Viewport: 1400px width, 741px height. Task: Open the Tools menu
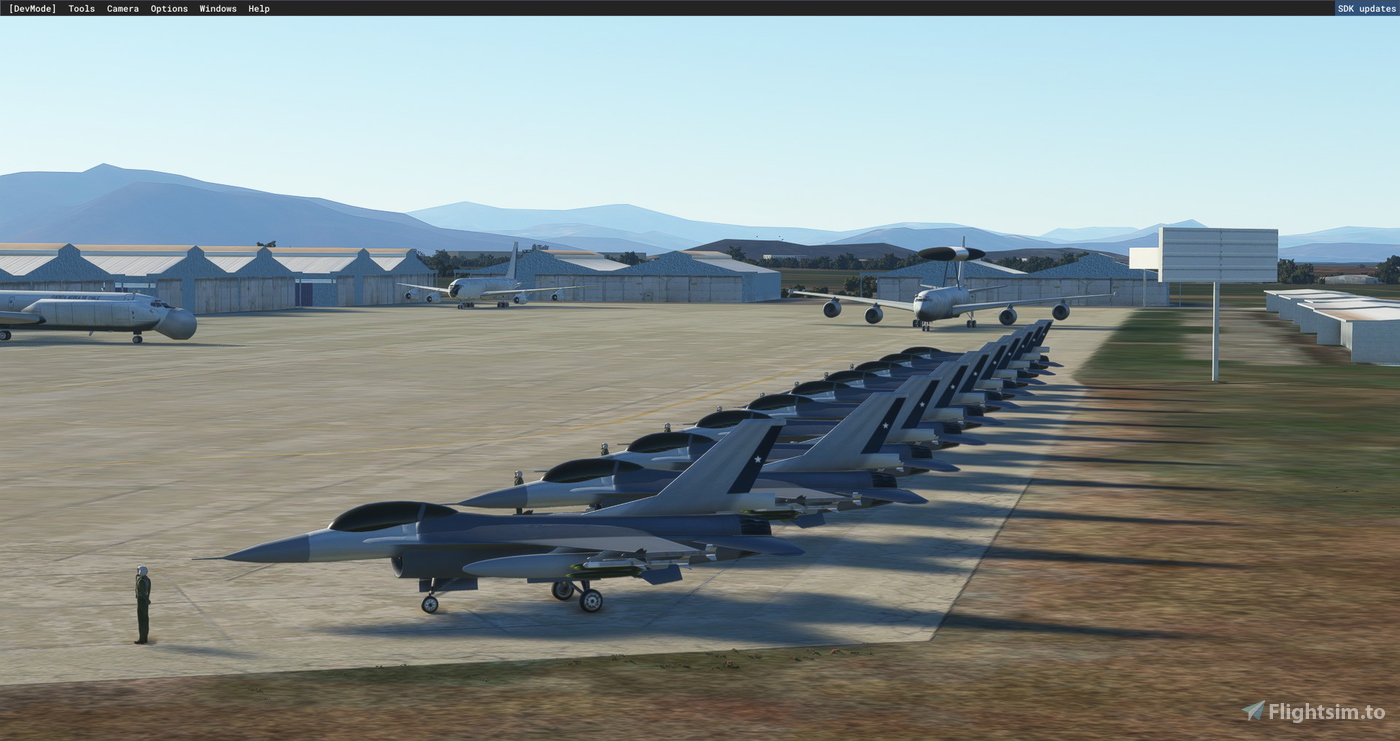pos(80,8)
